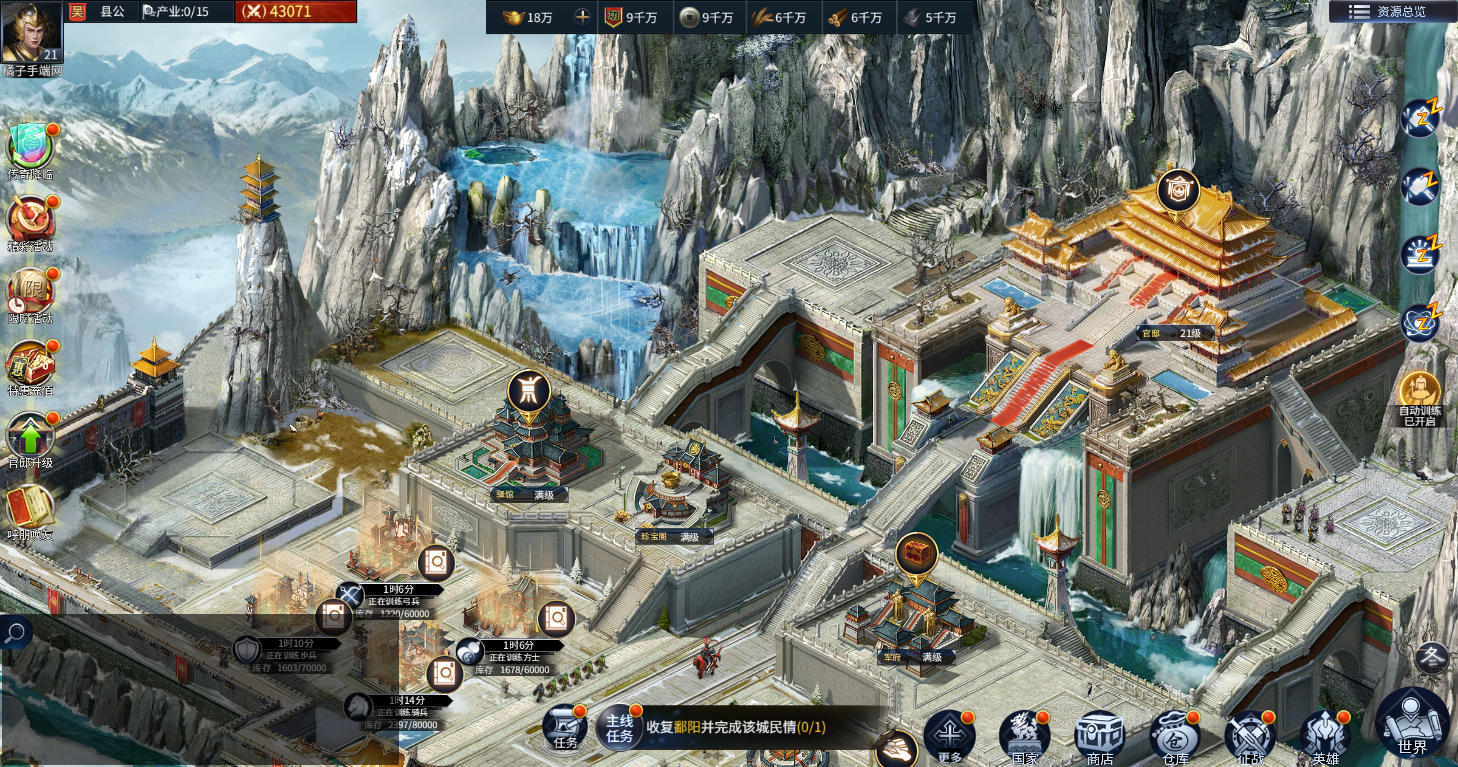
Task: Open the 精彩活动 events icon
Action: [x=30, y=219]
